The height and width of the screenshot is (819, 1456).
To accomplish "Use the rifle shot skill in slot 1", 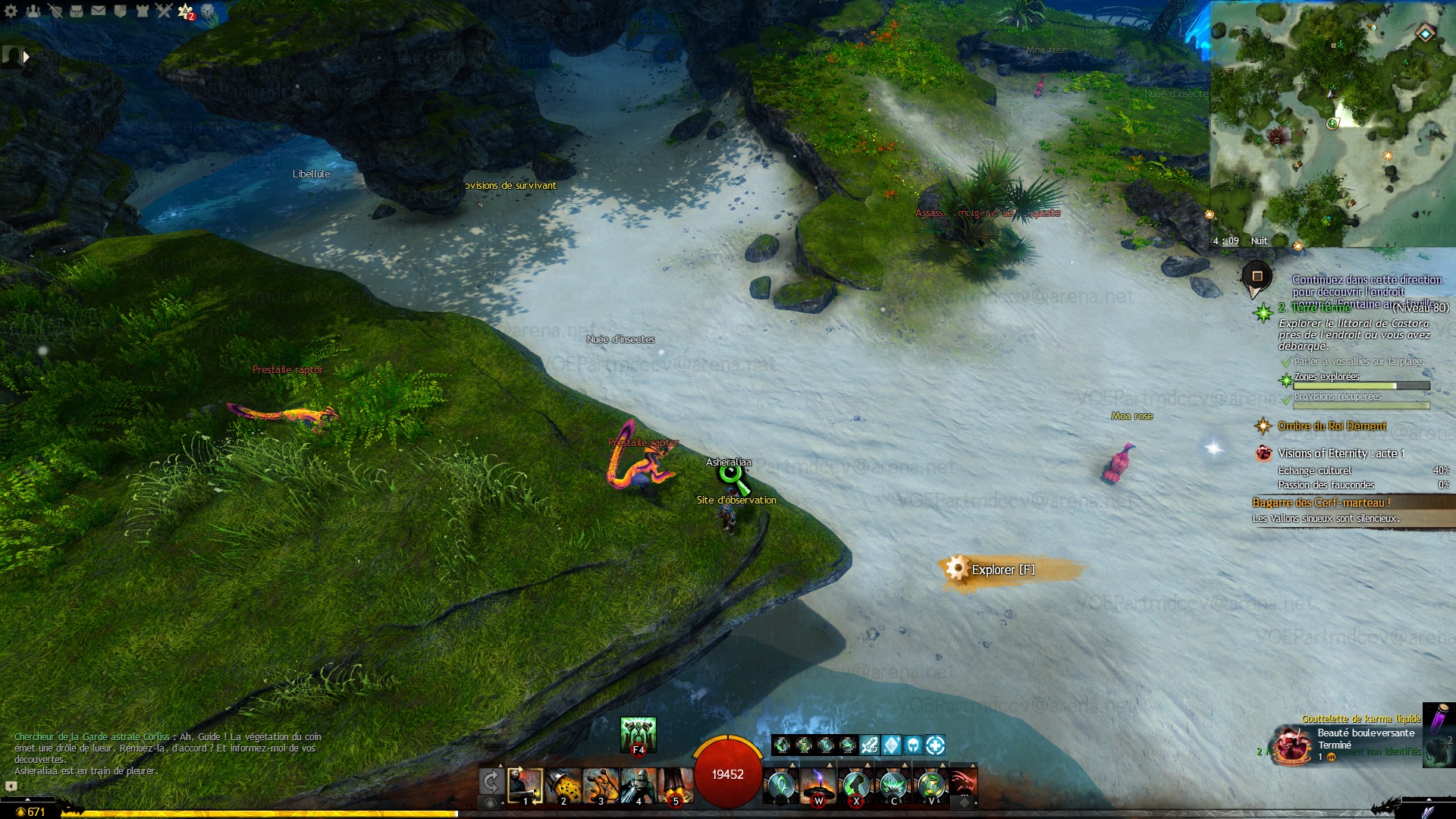I will click(525, 786).
